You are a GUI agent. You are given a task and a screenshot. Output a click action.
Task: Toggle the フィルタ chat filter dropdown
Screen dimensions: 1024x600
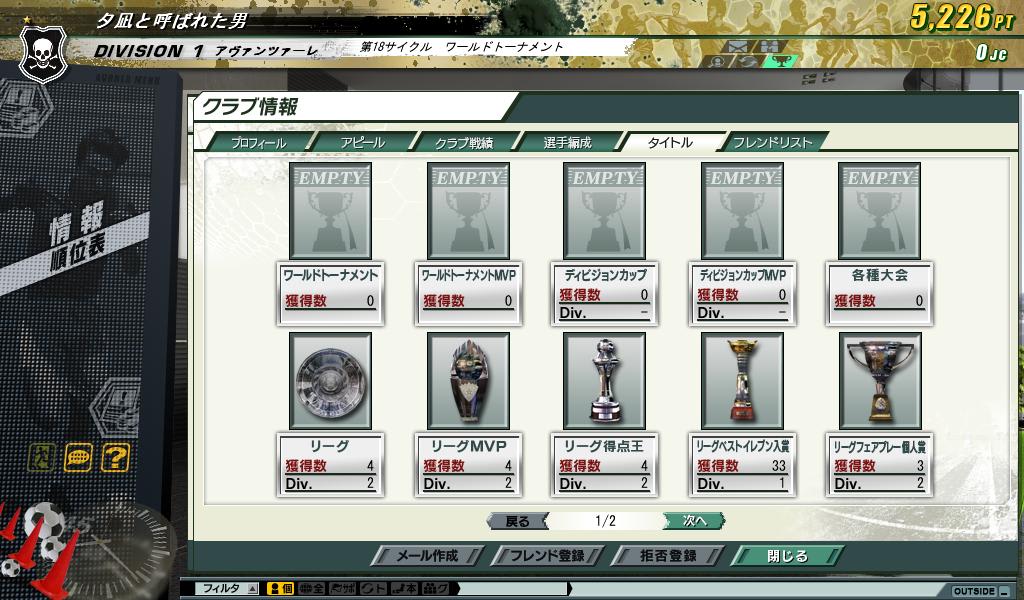[x=252, y=589]
